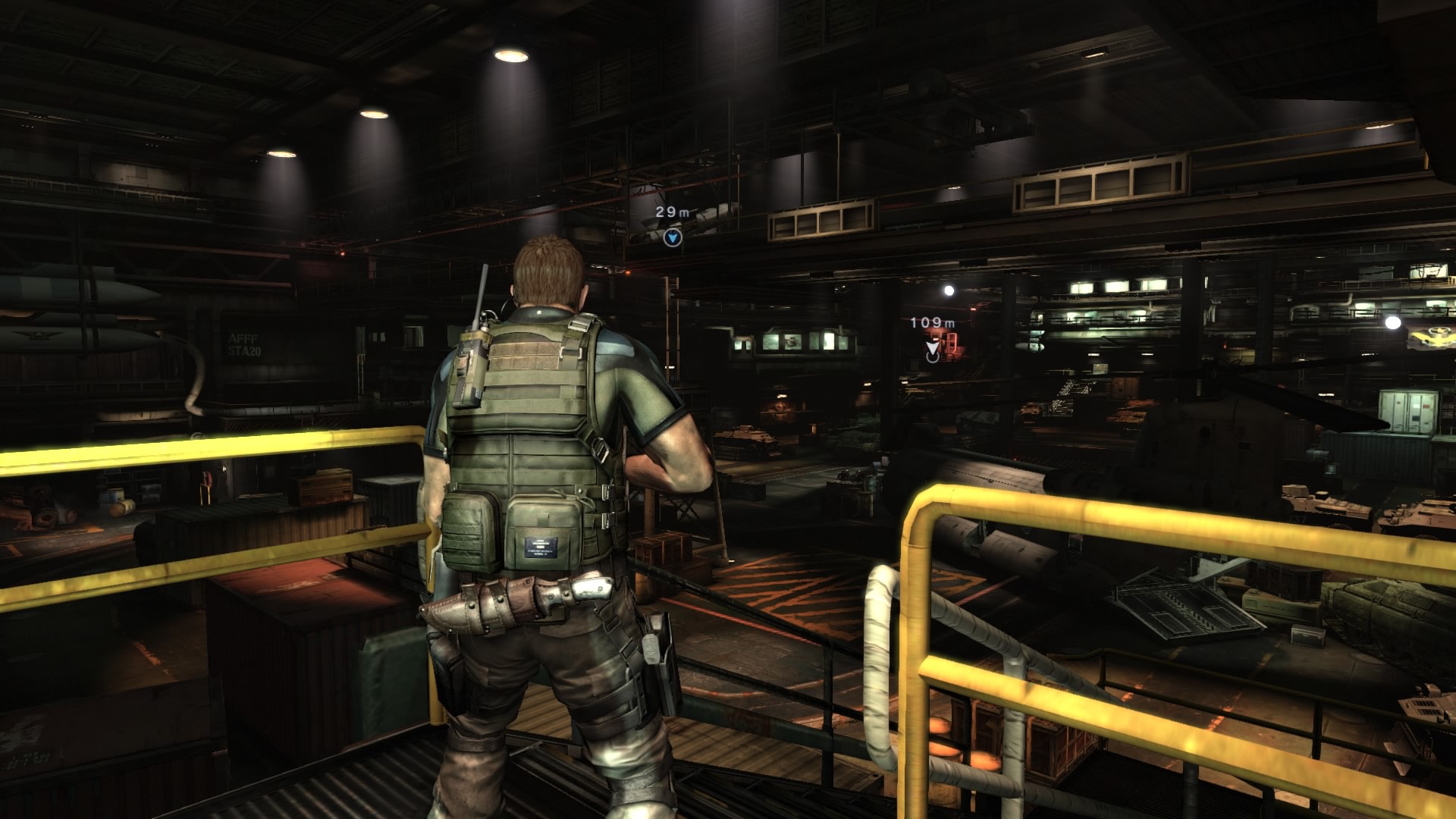Select the blue 29m waypoint marker

[672, 238]
